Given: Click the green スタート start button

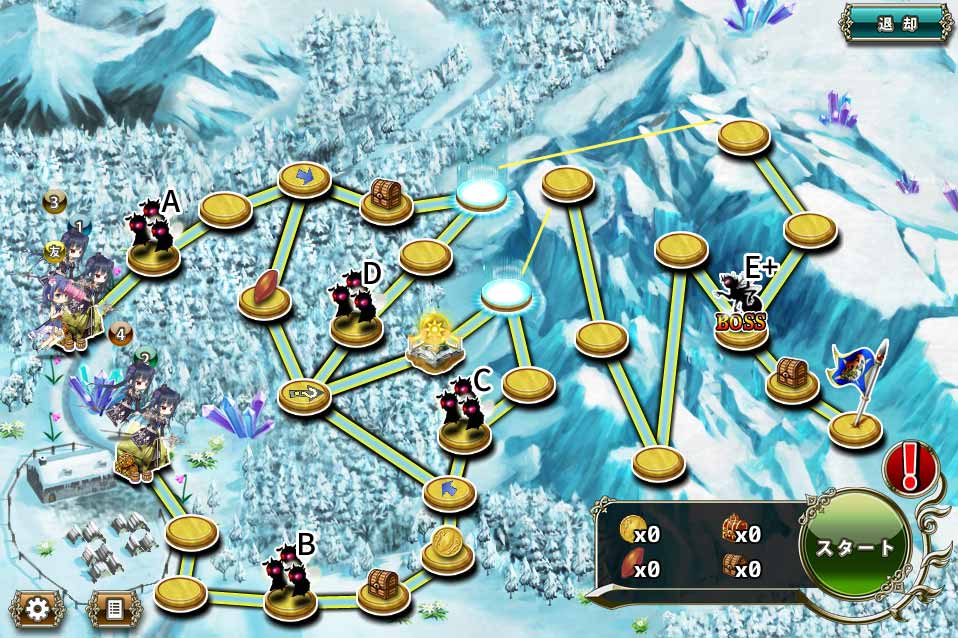Looking at the screenshot, I should 855,548.
